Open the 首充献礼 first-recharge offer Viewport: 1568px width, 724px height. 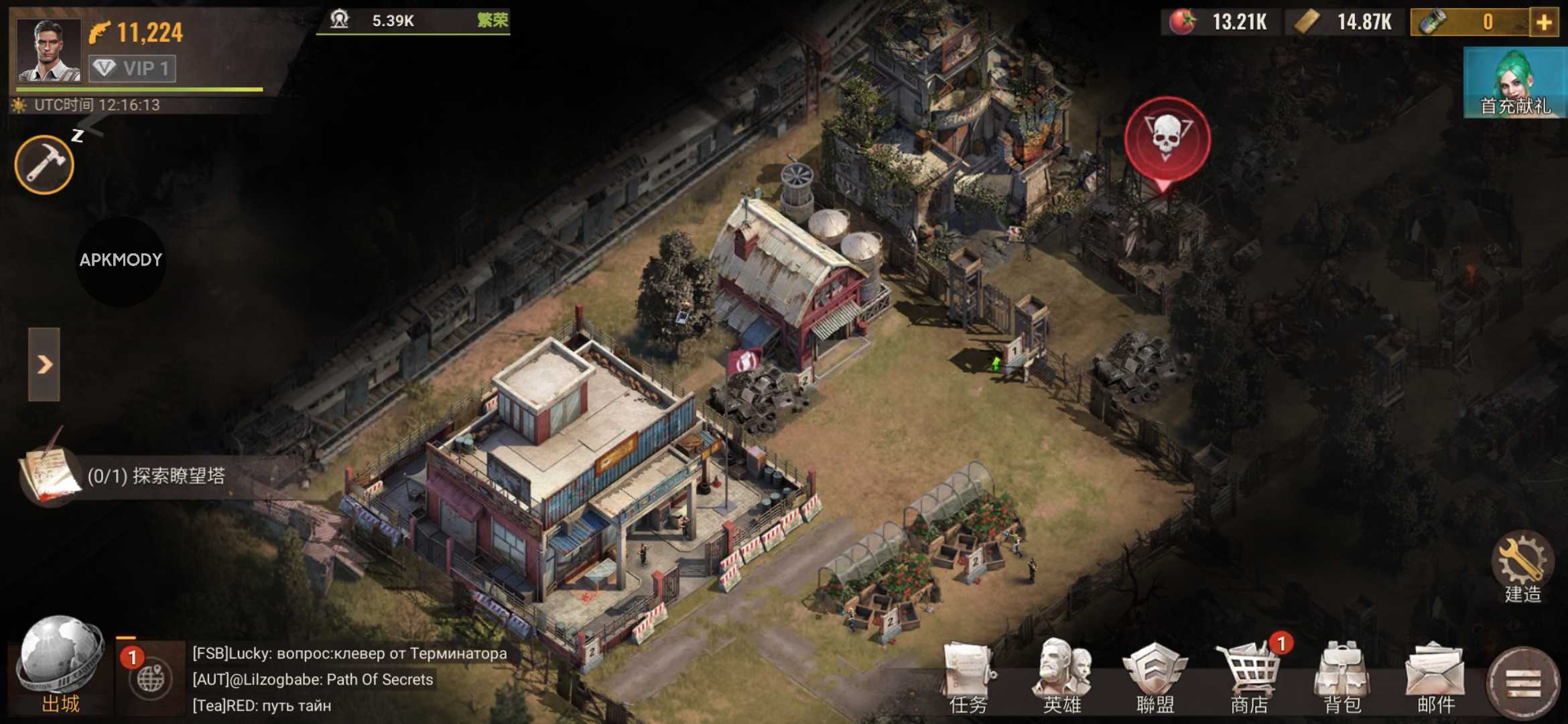(1515, 83)
